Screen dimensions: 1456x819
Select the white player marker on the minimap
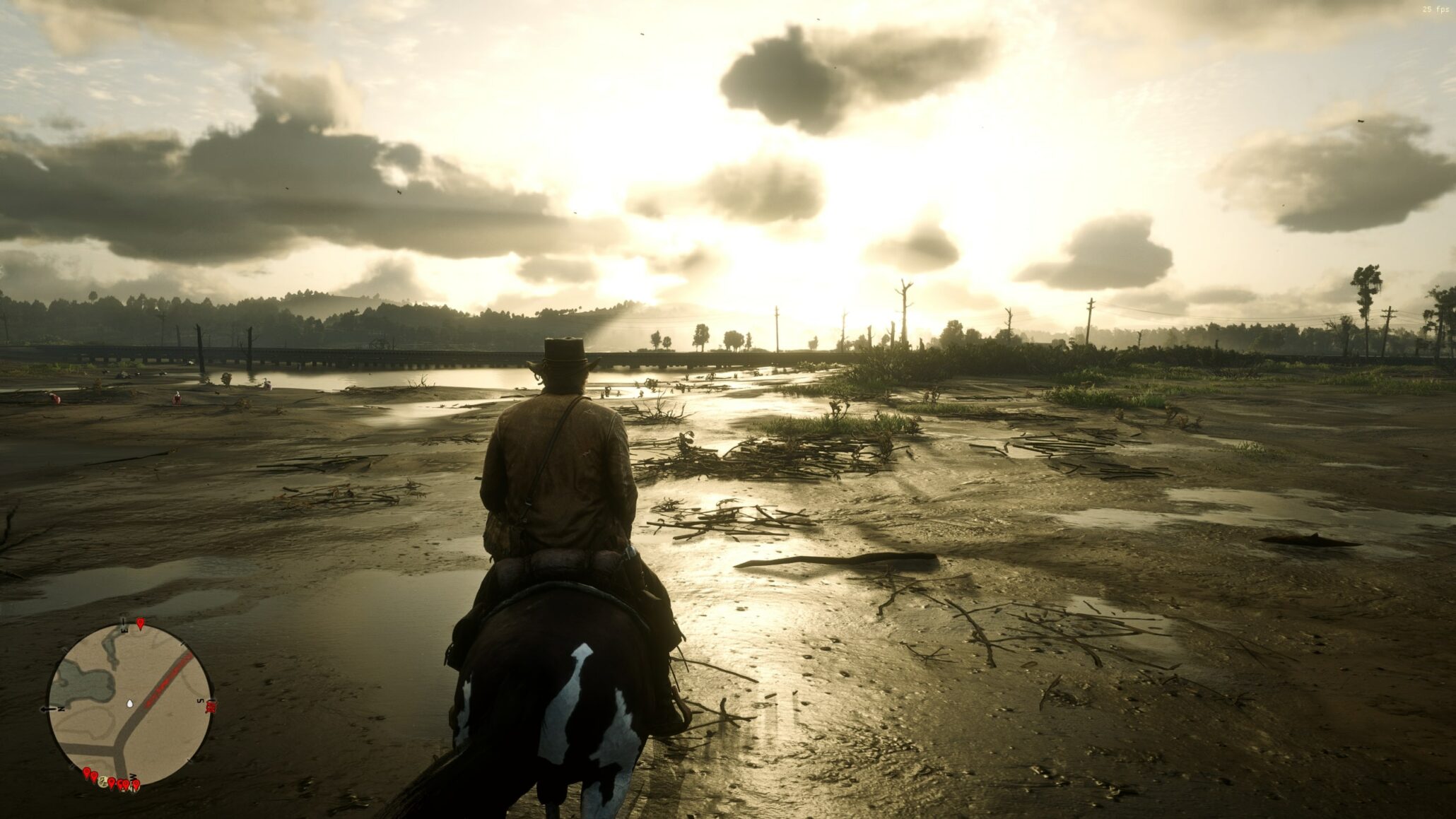[x=129, y=704]
